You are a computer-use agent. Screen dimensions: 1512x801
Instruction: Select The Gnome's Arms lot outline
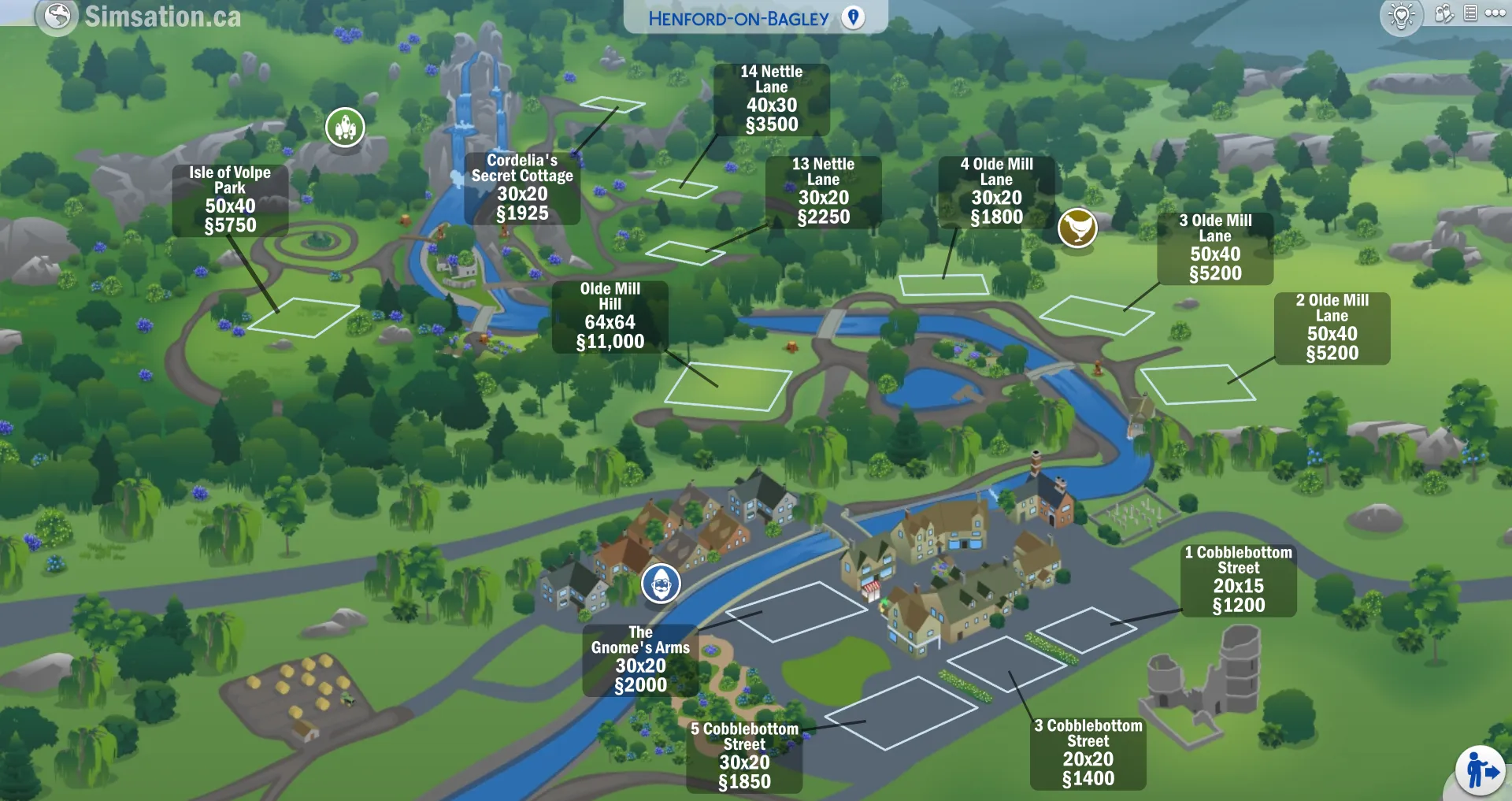[x=795, y=611]
